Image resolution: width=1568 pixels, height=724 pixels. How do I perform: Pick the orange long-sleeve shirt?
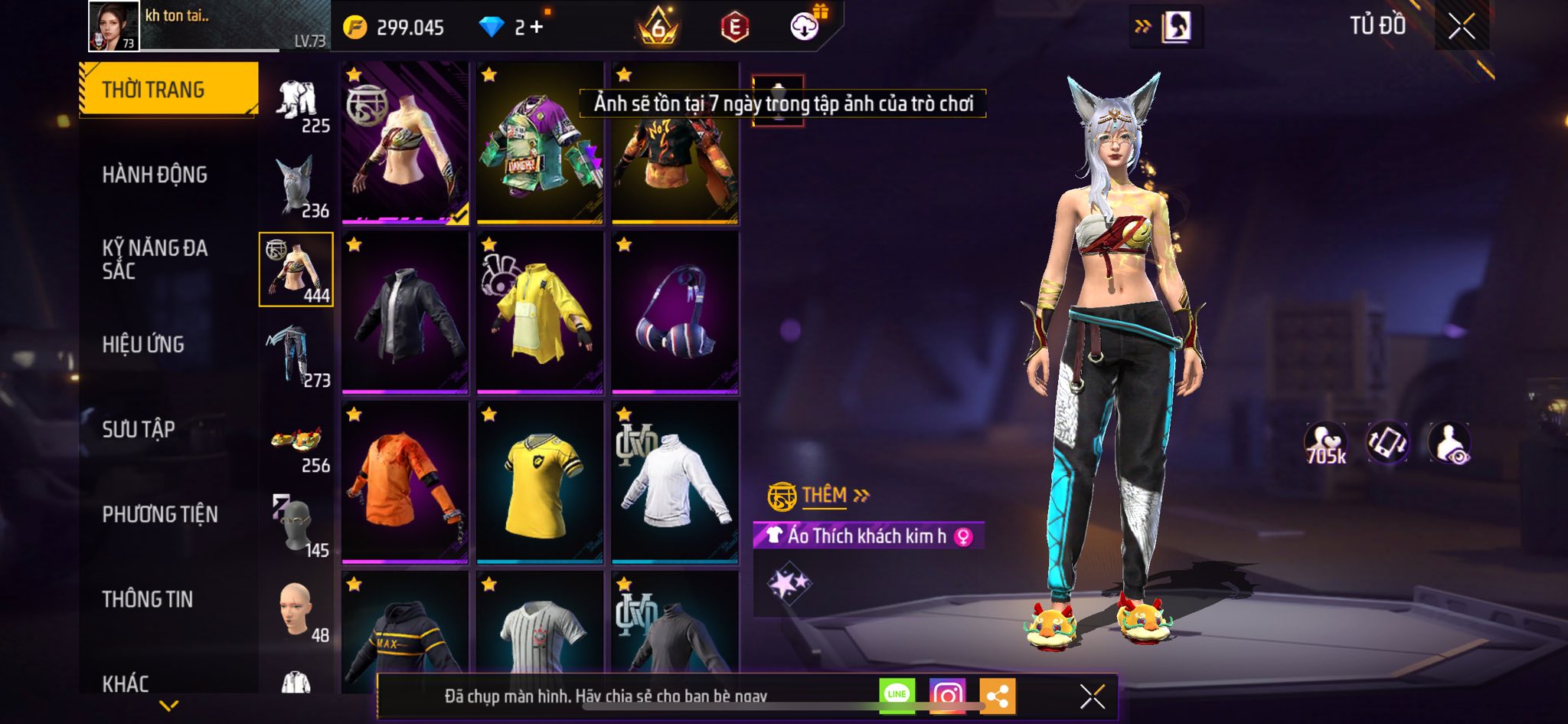pyautogui.click(x=405, y=483)
